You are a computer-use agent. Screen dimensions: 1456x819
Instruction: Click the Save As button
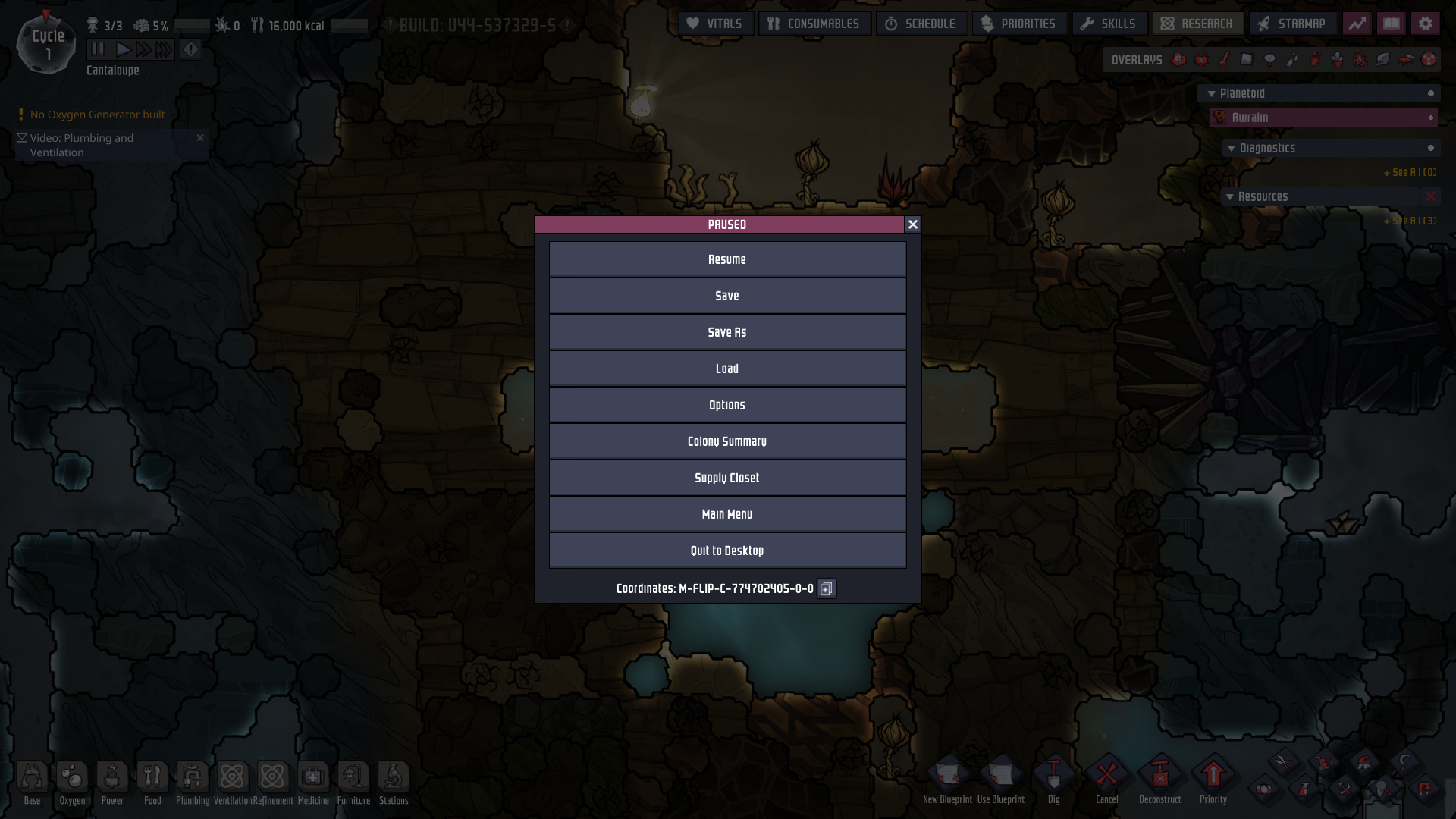coord(727,331)
